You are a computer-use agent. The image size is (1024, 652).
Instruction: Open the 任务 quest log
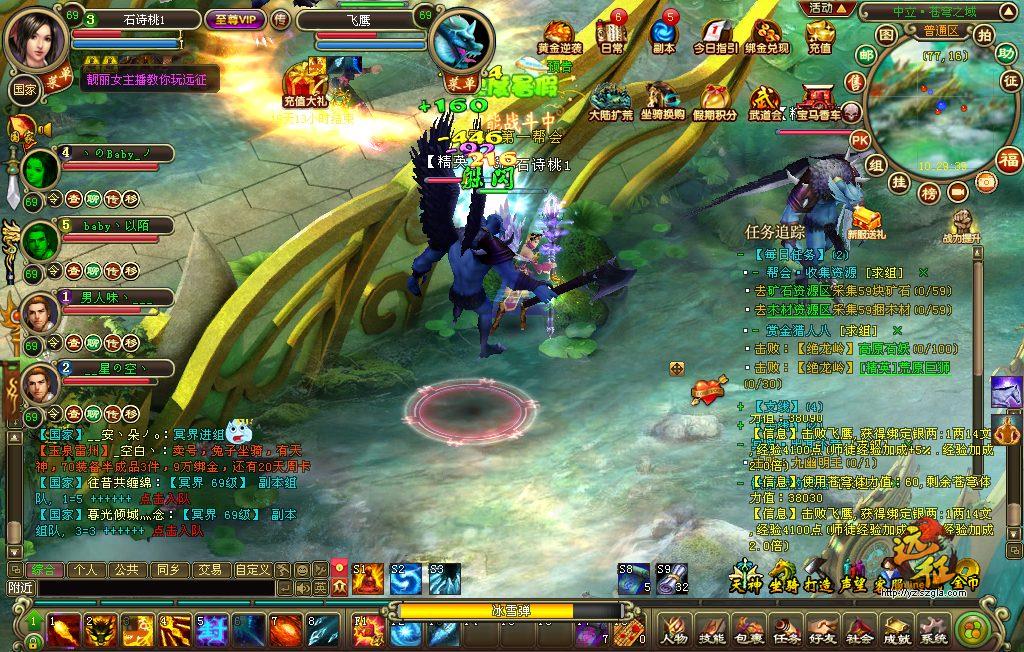pos(785,629)
